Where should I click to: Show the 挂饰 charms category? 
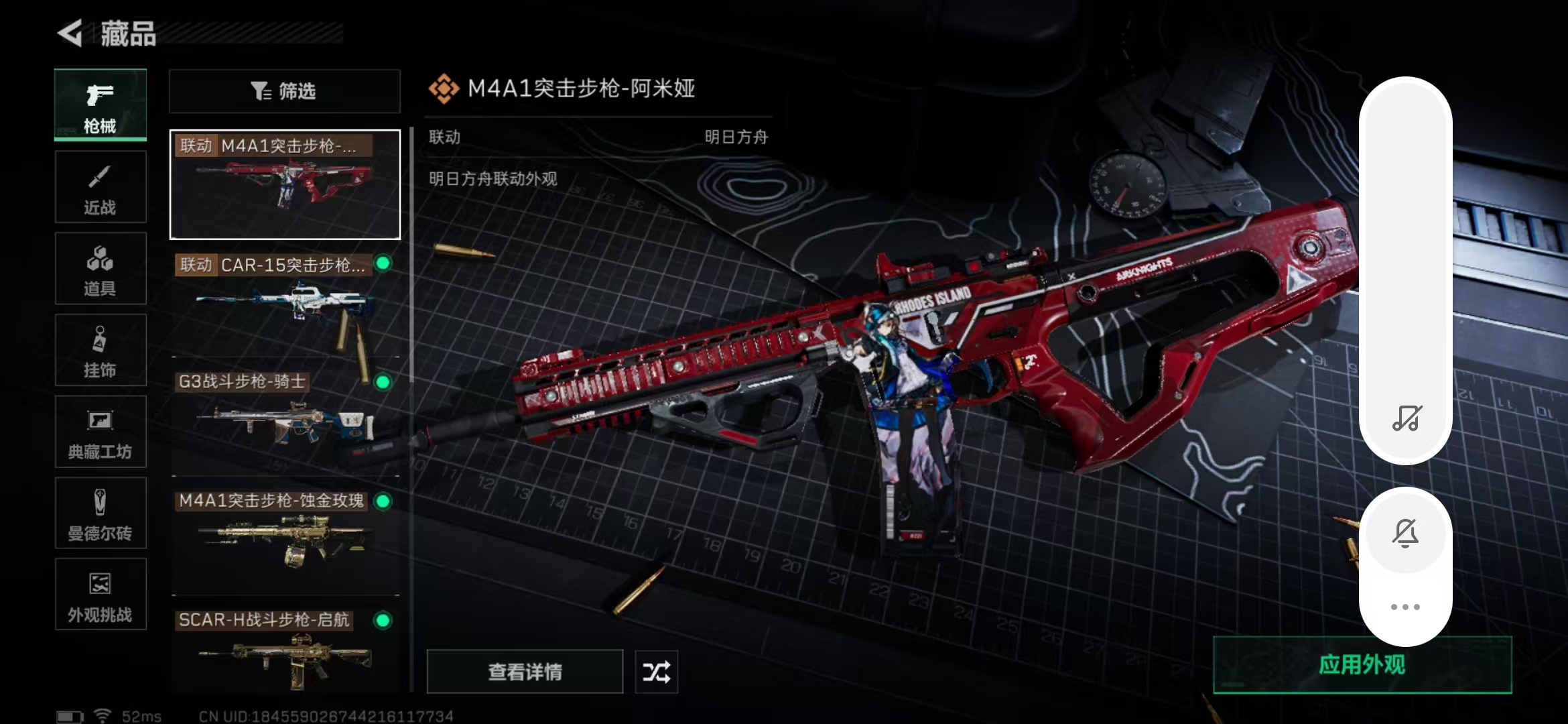[101, 351]
